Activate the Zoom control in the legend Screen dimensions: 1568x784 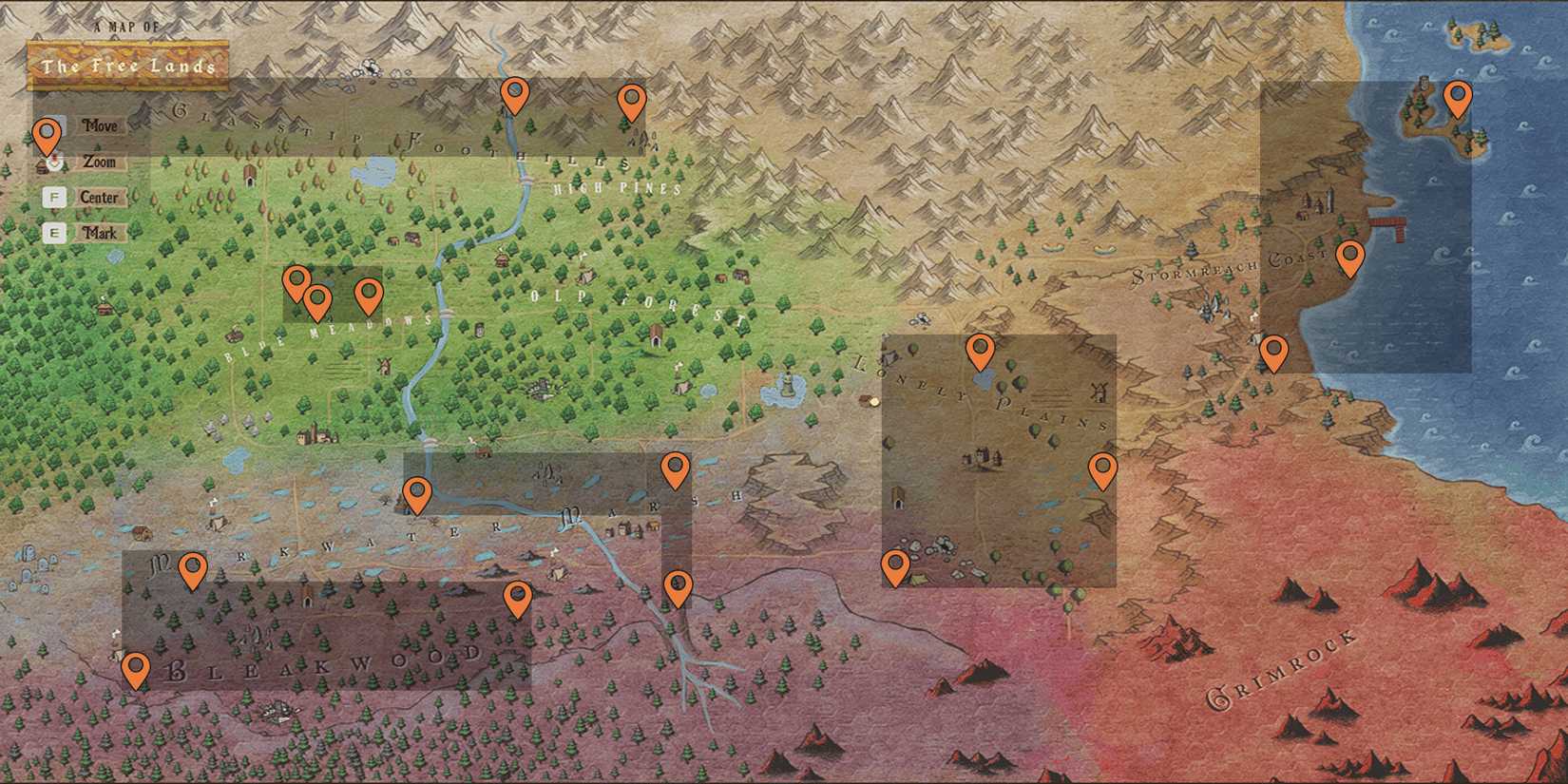pos(102,162)
